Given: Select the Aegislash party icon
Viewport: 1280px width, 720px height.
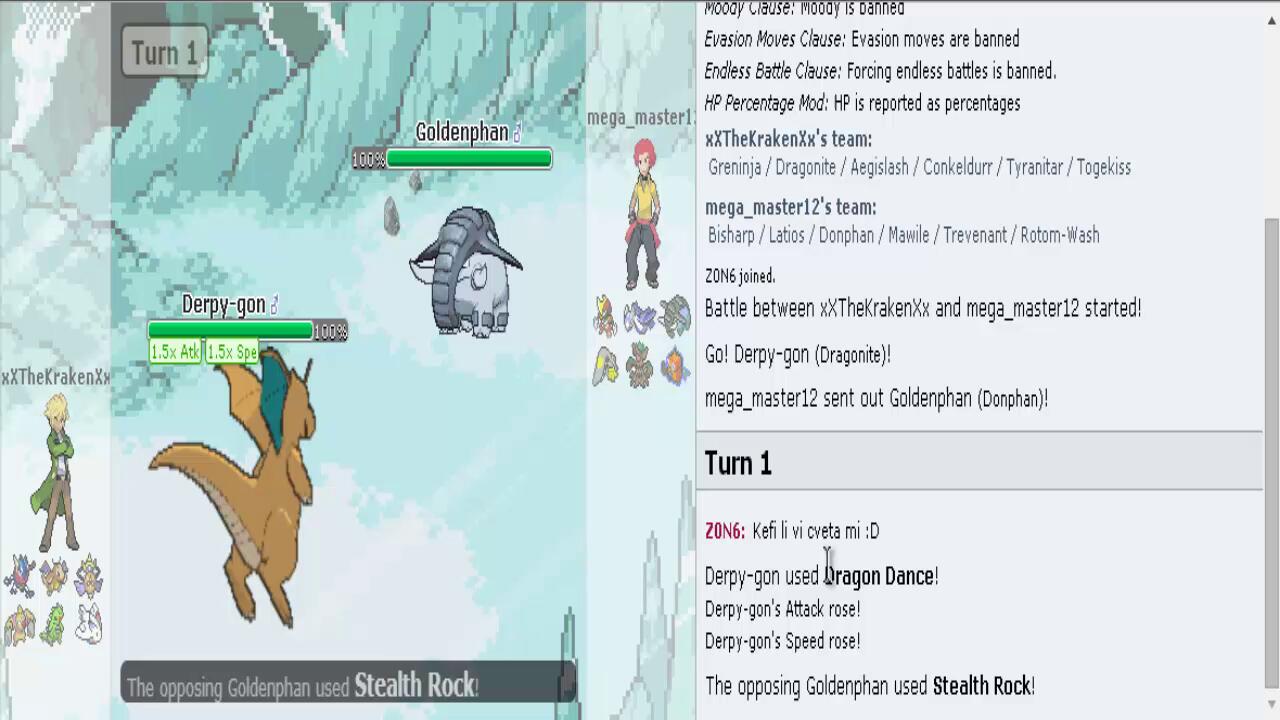Looking at the screenshot, I should coord(88,577).
